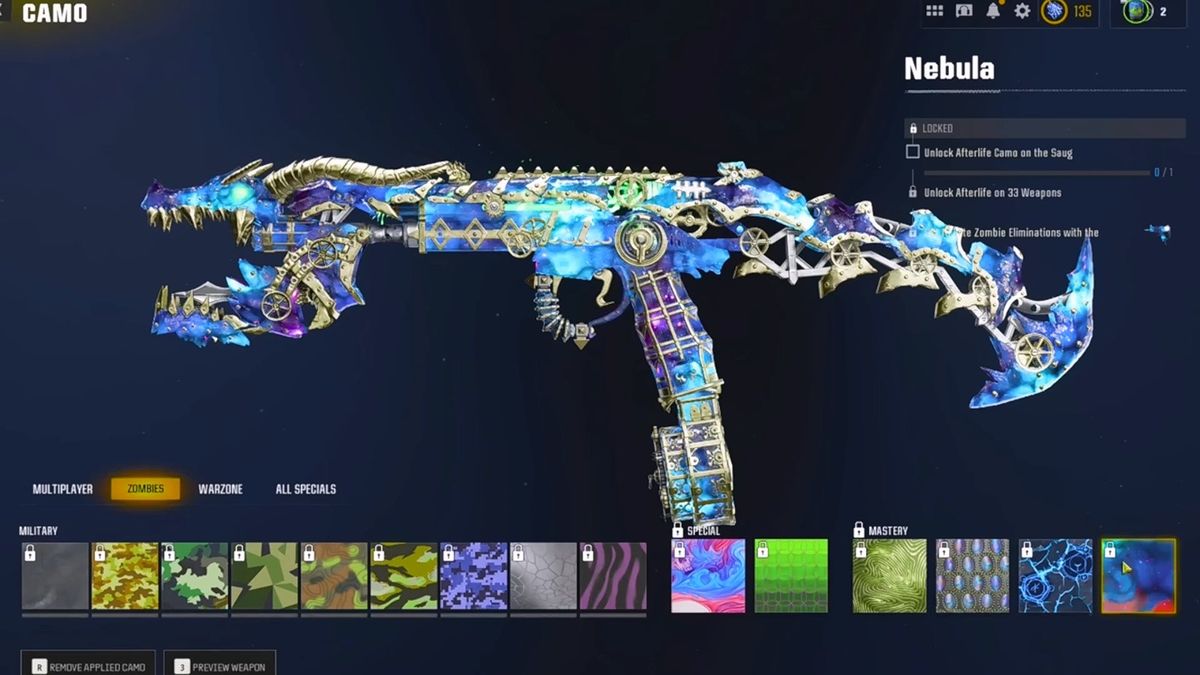This screenshot has height=675, width=1200.
Task: Select the bright green special camo
Action: click(x=791, y=576)
